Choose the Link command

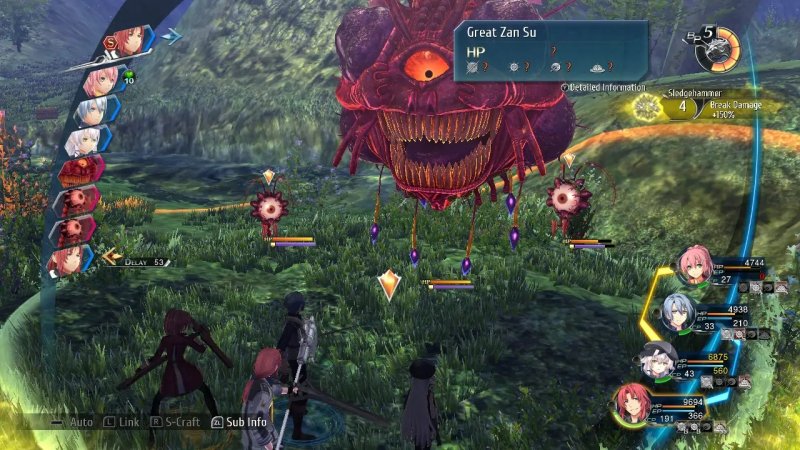[126, 422]
